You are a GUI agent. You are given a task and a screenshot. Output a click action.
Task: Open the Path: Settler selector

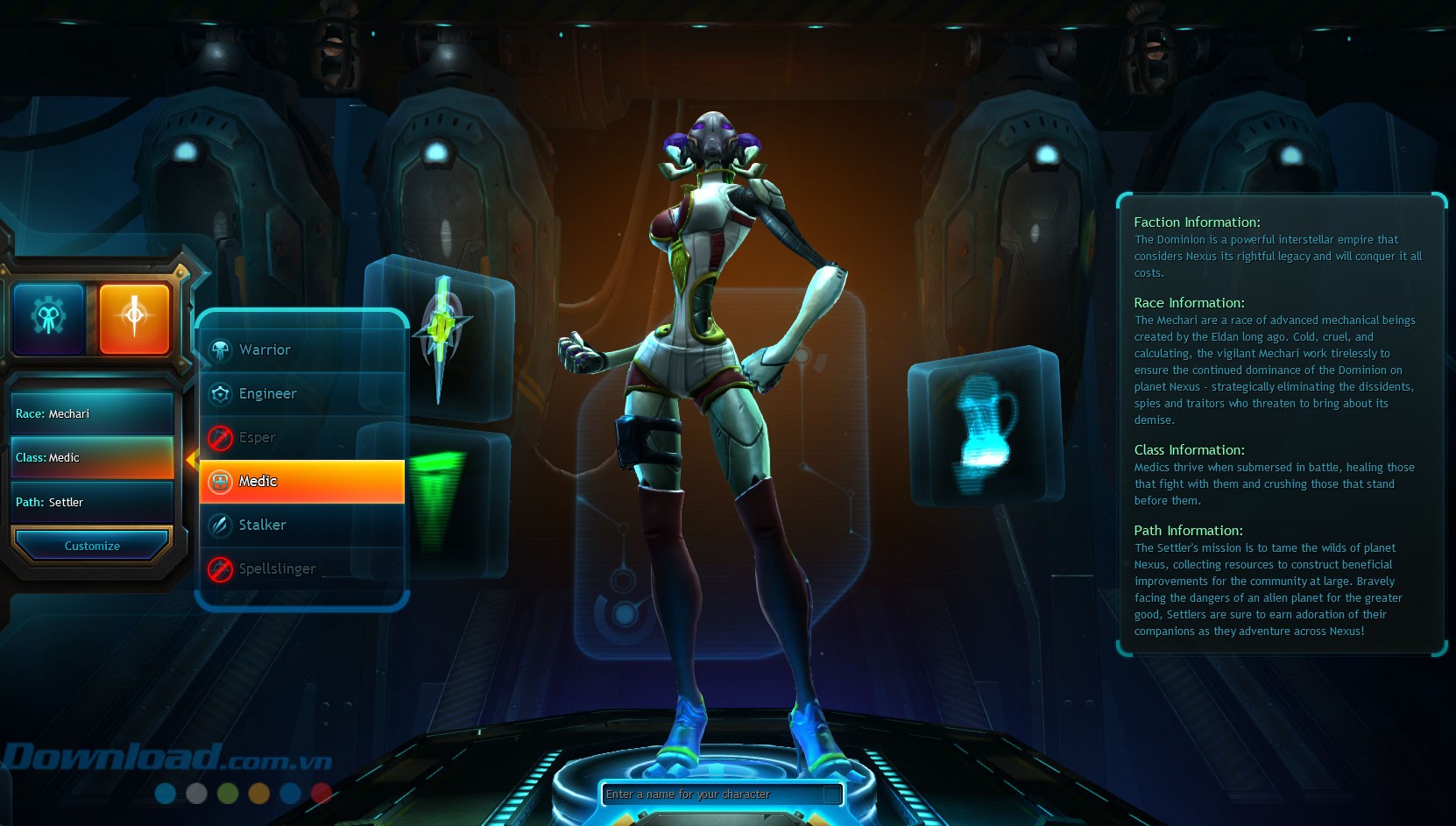pyautogui.click(x=92, y=503)
